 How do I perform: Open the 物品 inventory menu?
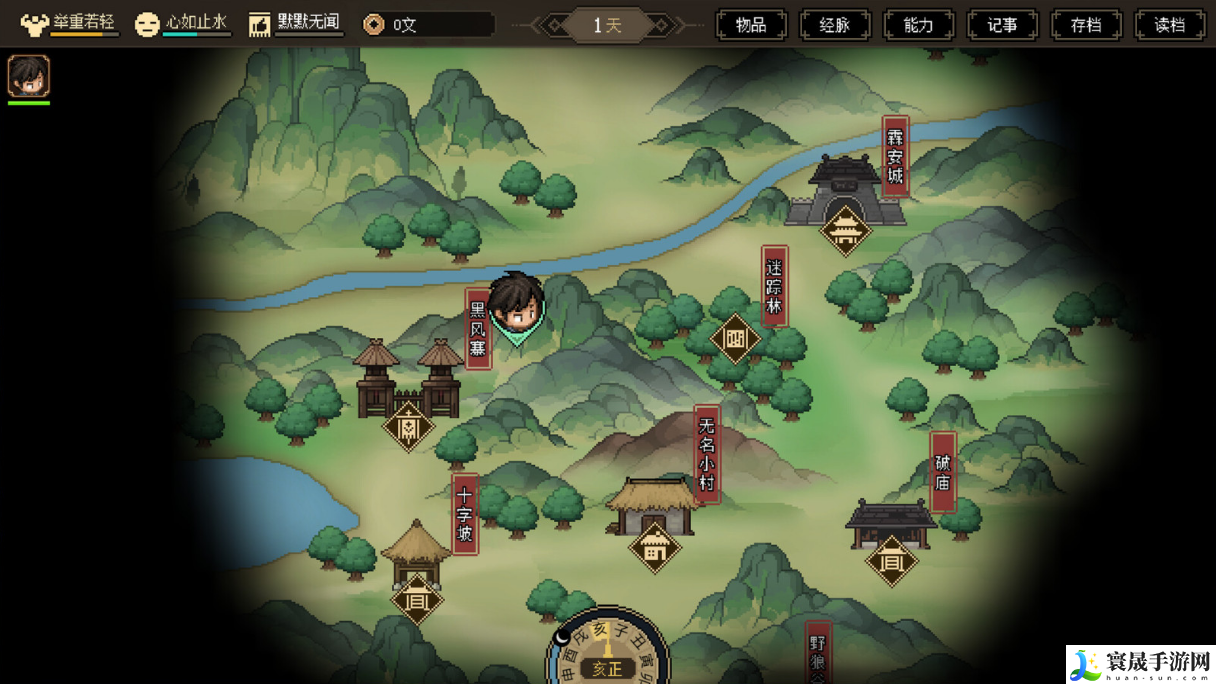751,25
